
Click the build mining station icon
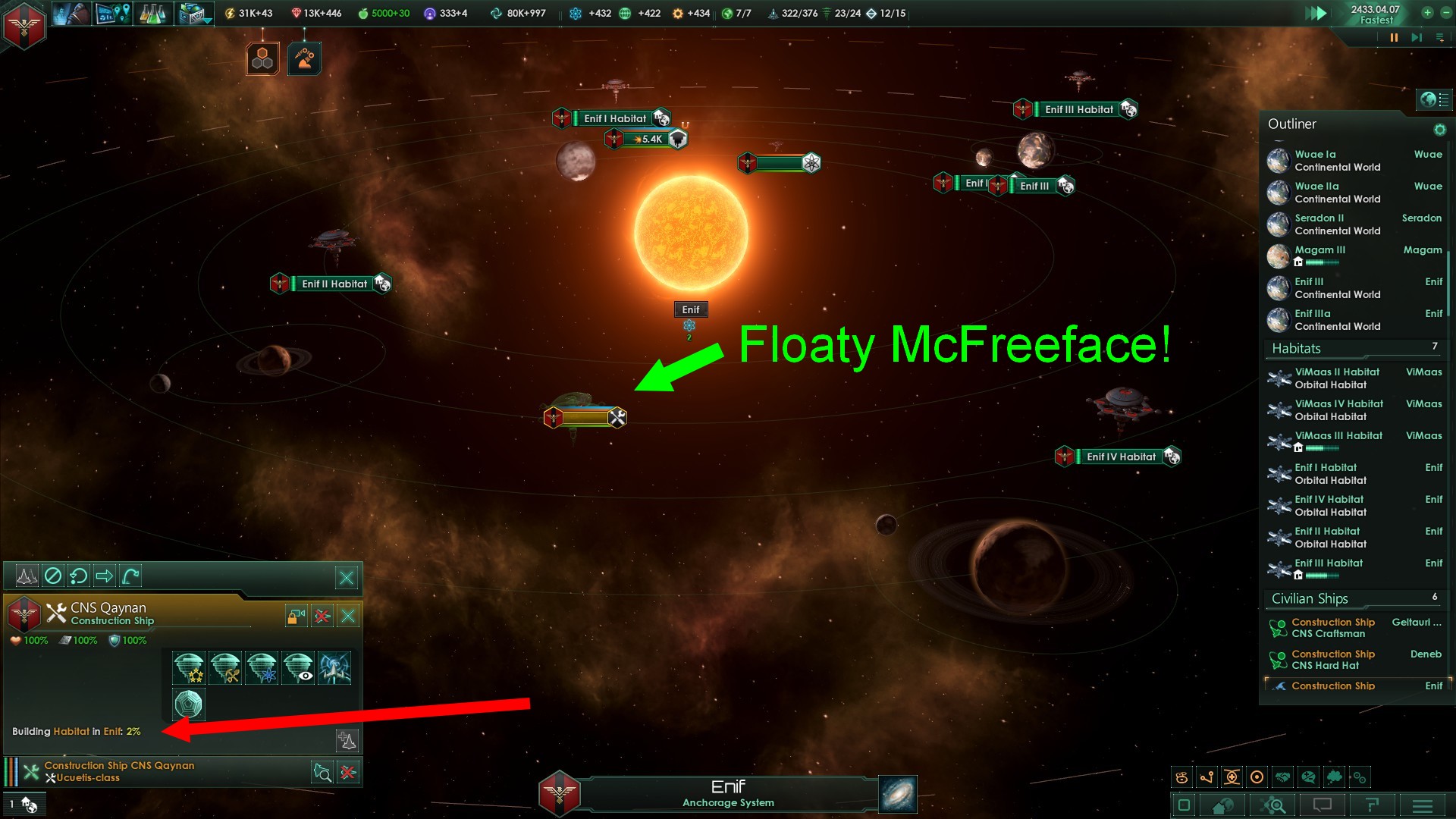(226, 668)
